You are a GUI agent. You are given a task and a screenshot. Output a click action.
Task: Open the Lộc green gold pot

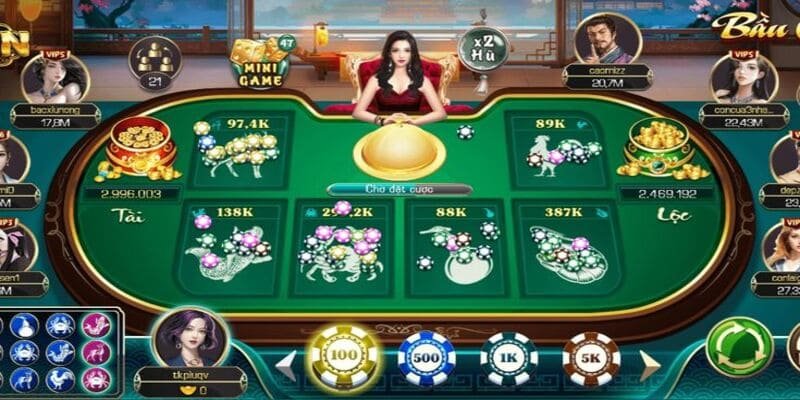coord(658,148)
